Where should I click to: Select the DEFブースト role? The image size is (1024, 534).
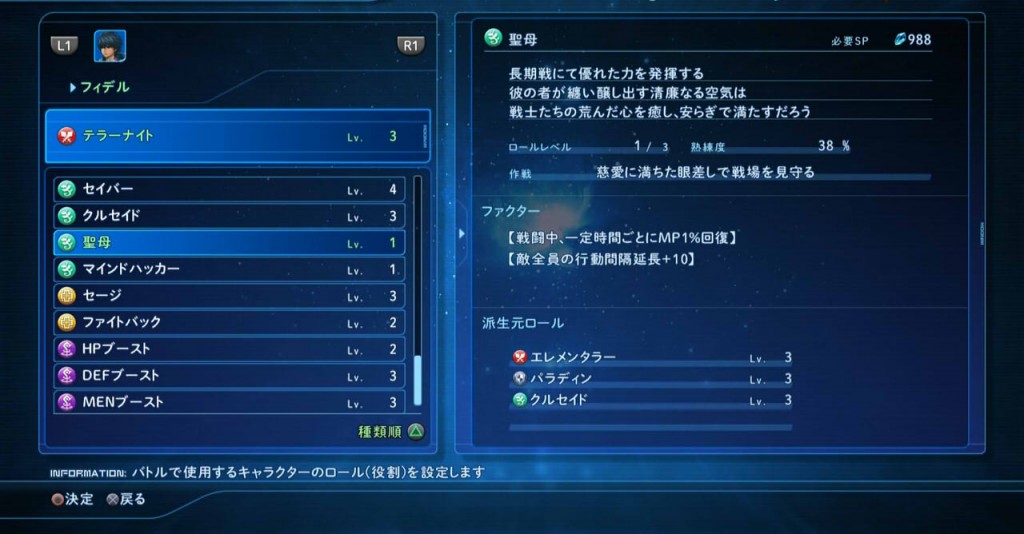pyautogui.click(x=229, y=376)
